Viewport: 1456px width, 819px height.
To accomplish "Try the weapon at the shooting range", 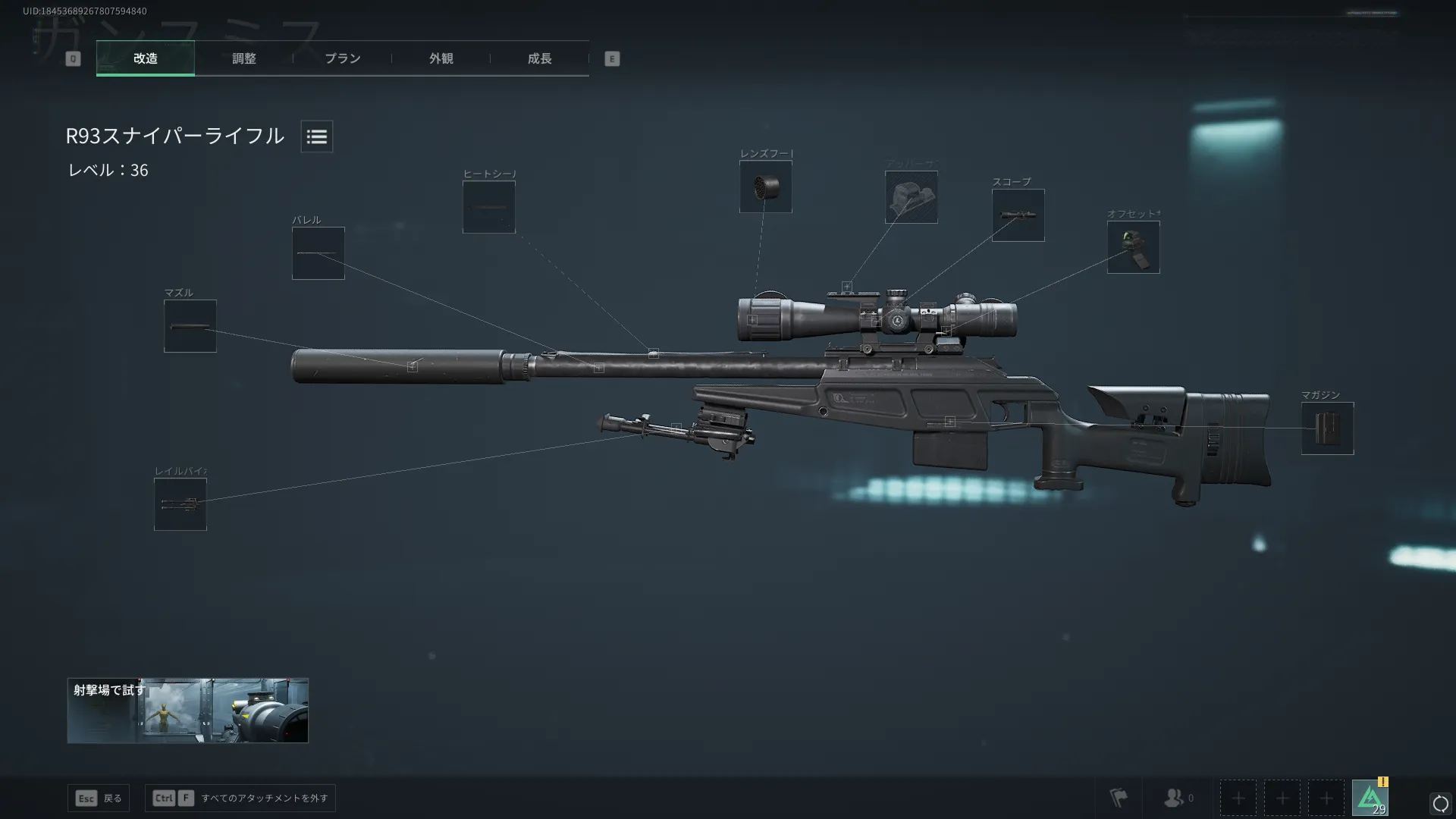I will coord(187,711).
